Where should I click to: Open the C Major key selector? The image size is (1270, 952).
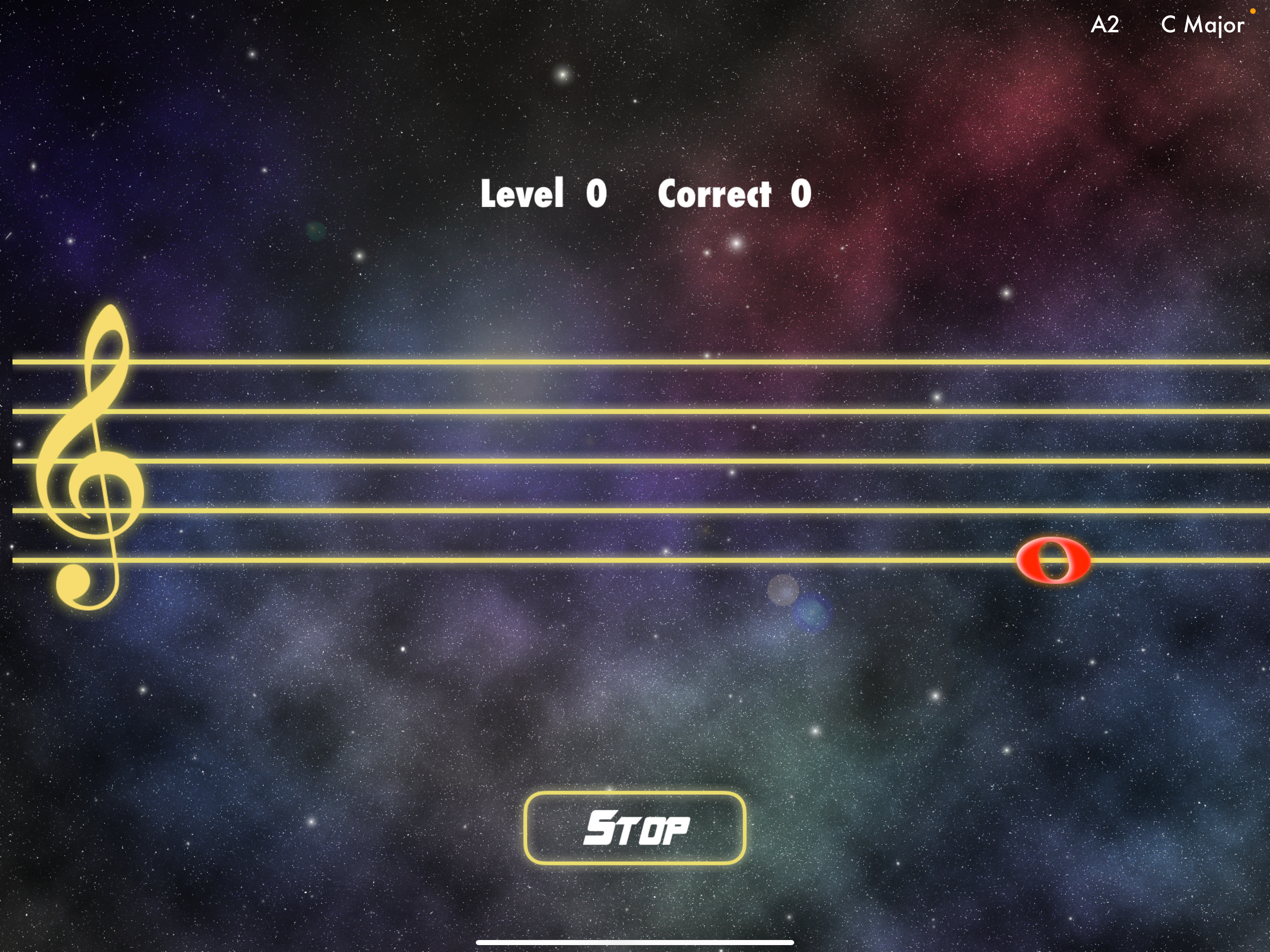[x=1202, y=24]
